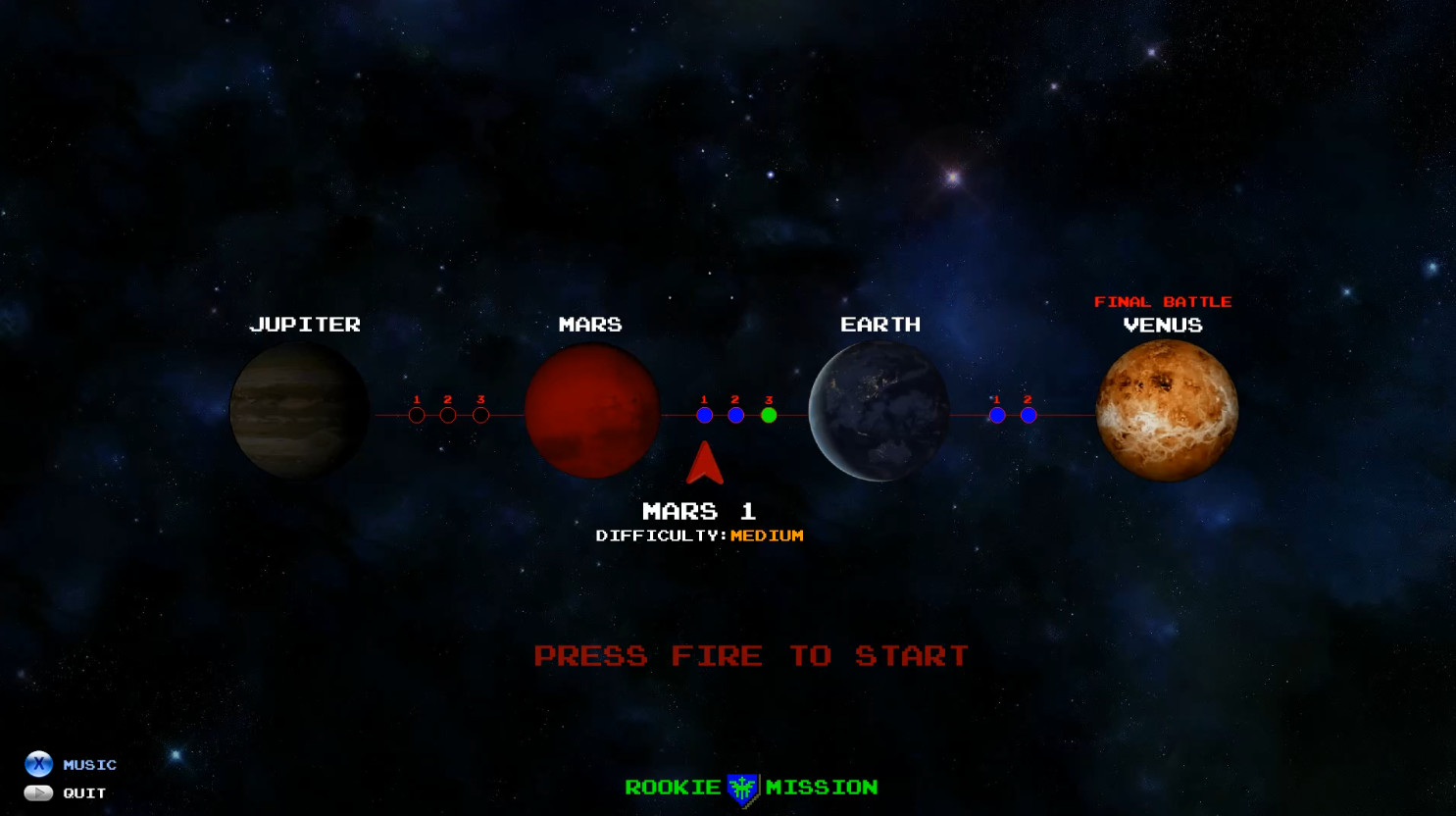Click QUIT to exit the game

click(x=84, y=792)
